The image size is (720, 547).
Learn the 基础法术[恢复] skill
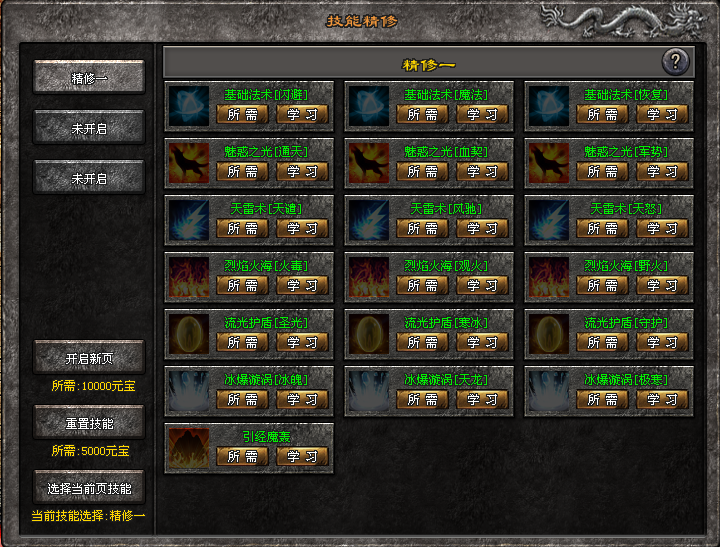pos(662,114)
